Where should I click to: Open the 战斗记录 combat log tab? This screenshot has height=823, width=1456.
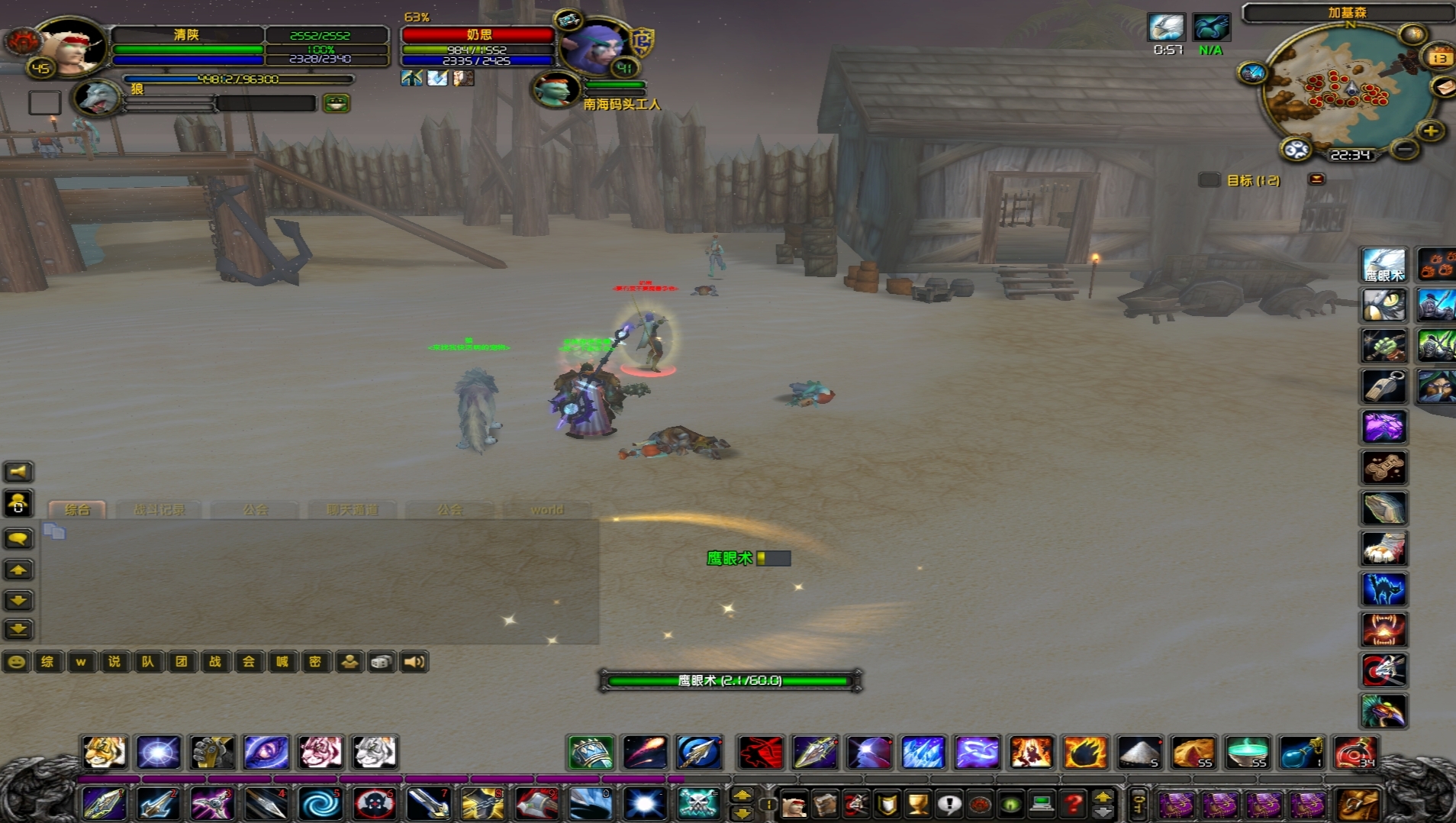159,509
